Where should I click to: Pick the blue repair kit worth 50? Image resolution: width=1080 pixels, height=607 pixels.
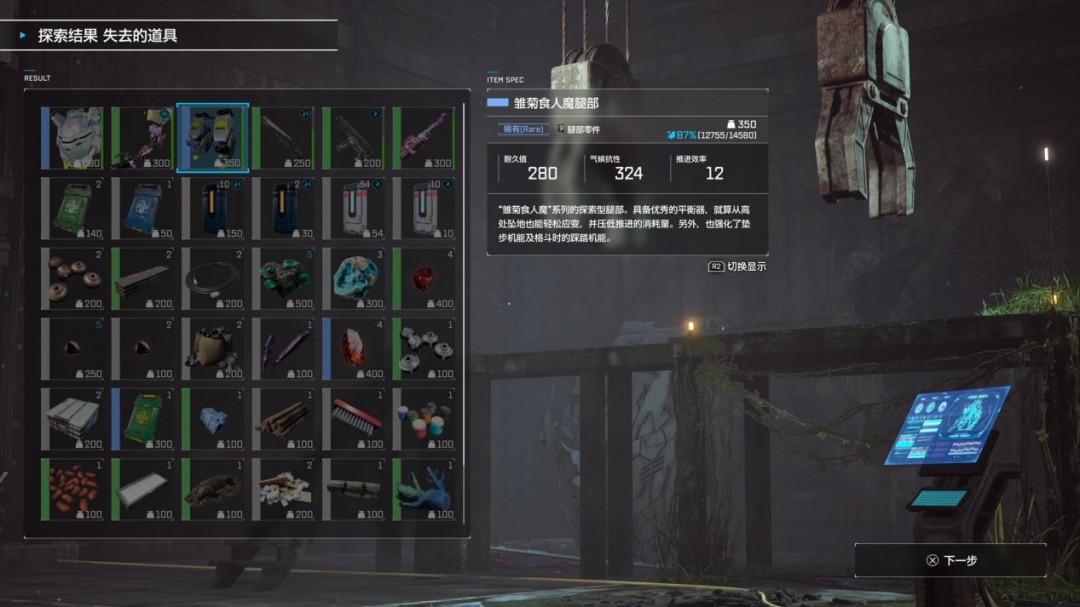coord(142,208)
